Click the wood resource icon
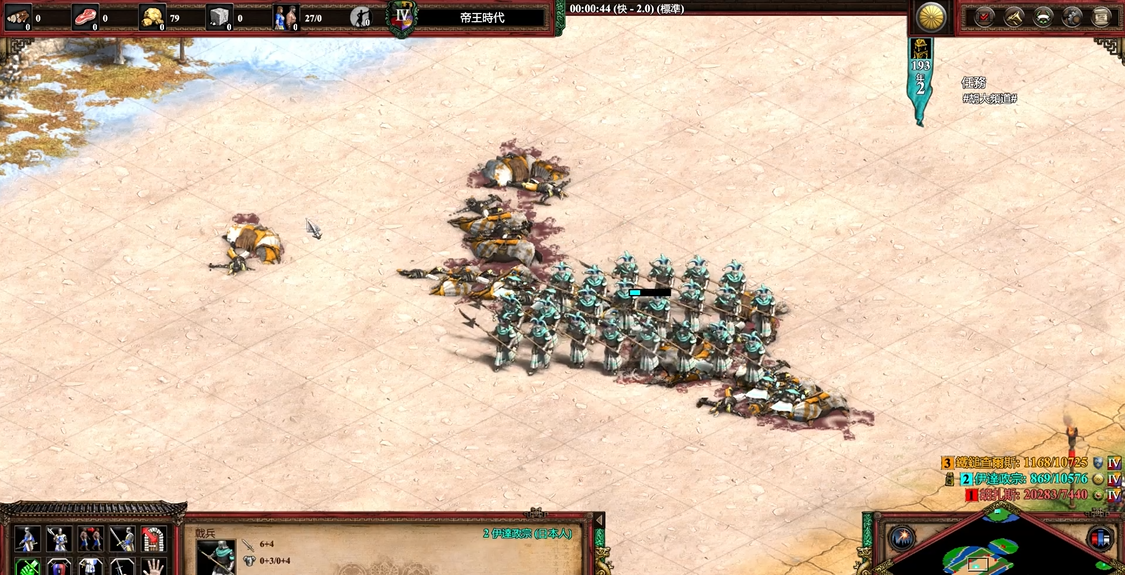 [x=18, y=17]
